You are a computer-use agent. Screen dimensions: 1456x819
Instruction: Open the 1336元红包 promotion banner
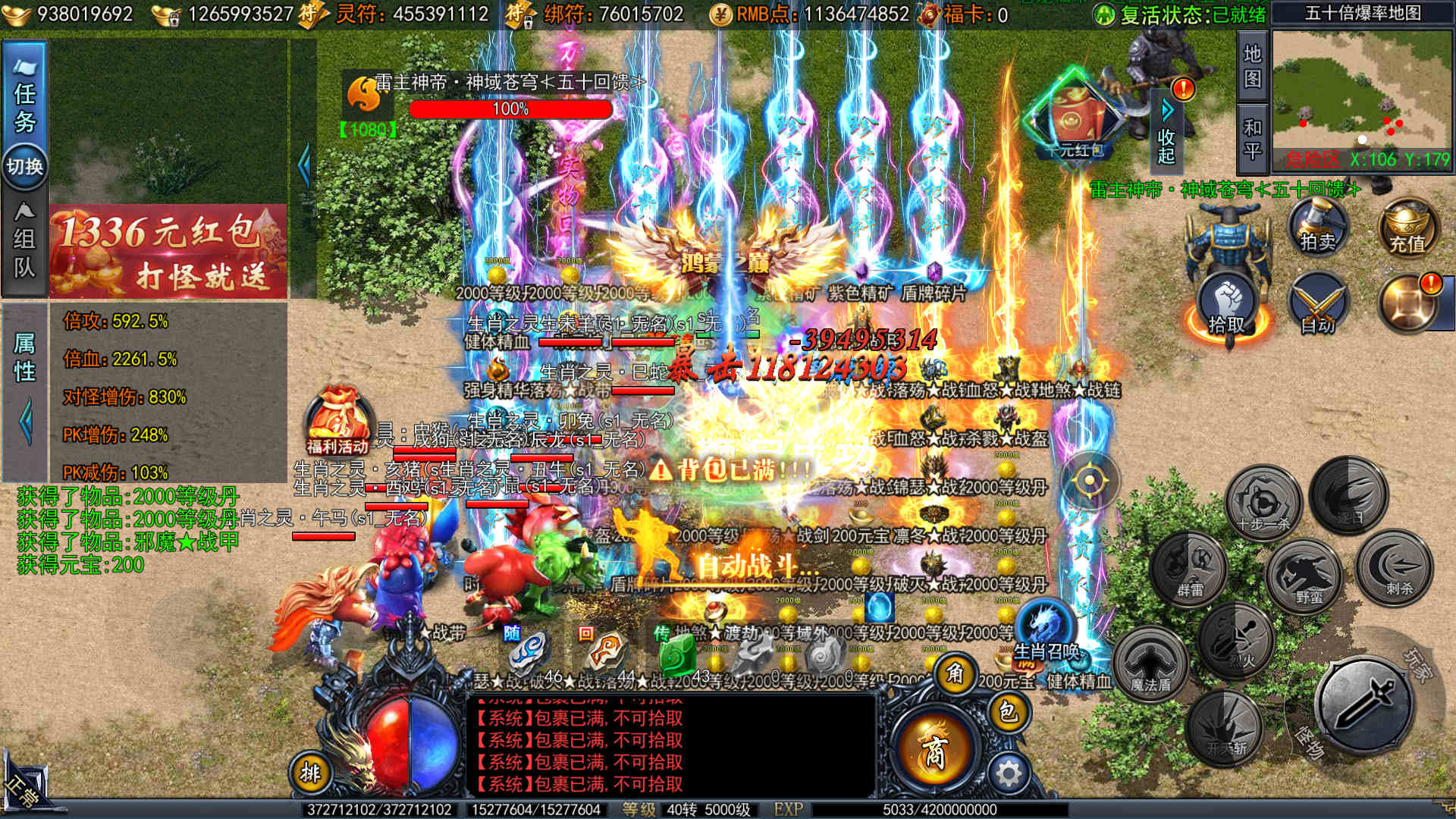[168, 252]
